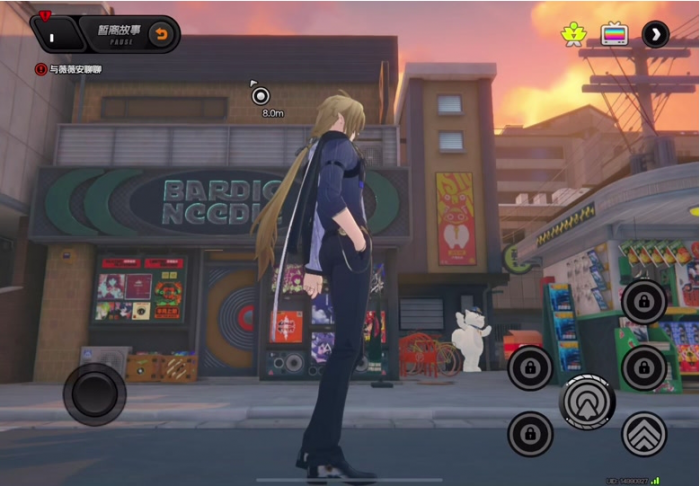Activate the large center arrow action button
This screenshot has height=486, width=700.
(587, 402)
